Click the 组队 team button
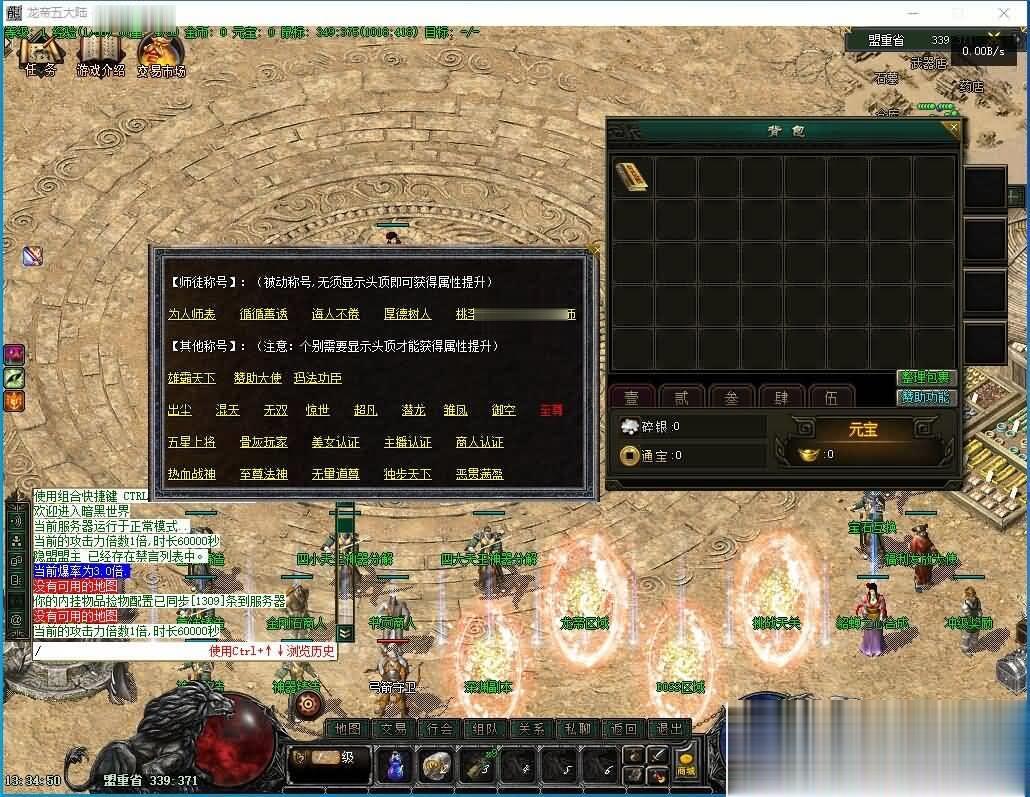Viewport: 1030px width, 797px height. [487, 729]
